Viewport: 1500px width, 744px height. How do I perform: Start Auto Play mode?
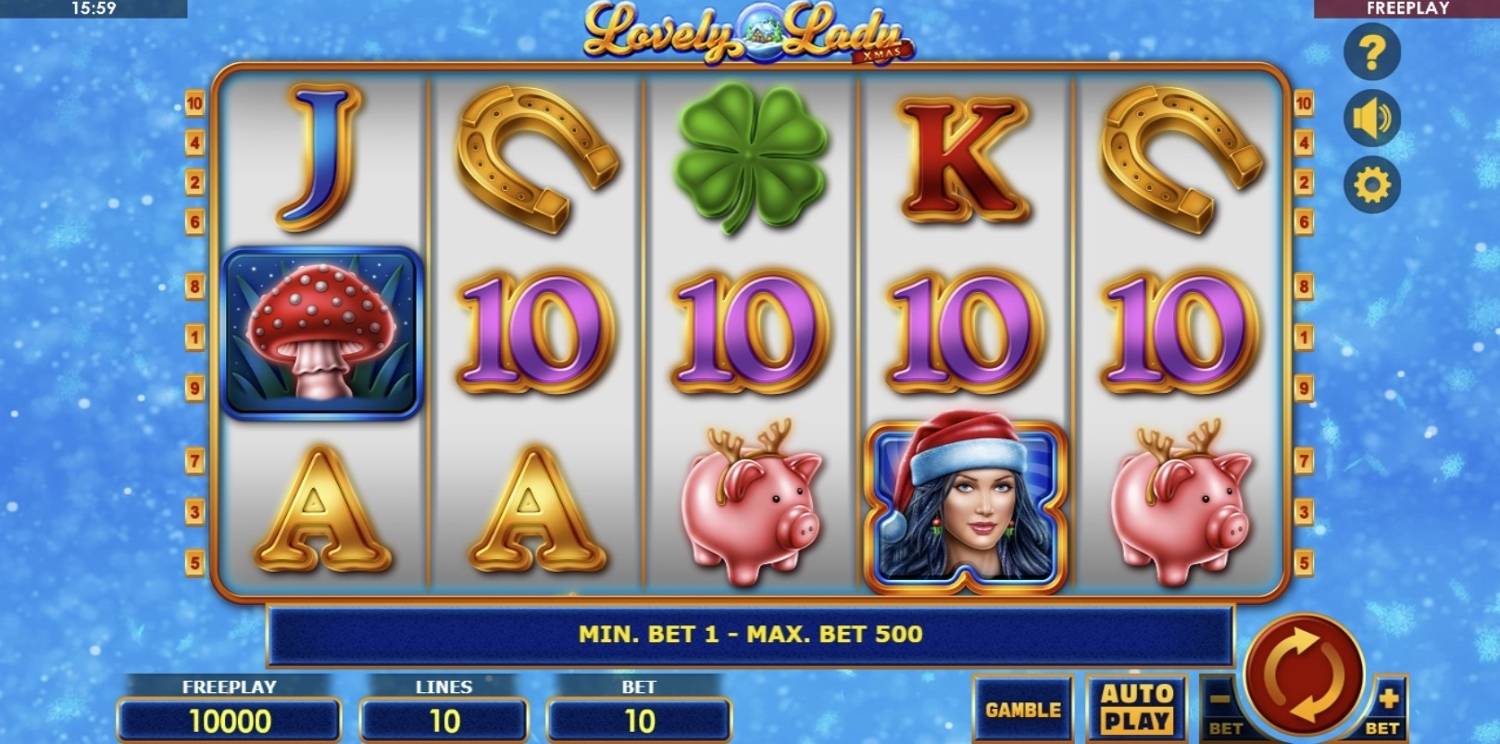coord(1137,708)
